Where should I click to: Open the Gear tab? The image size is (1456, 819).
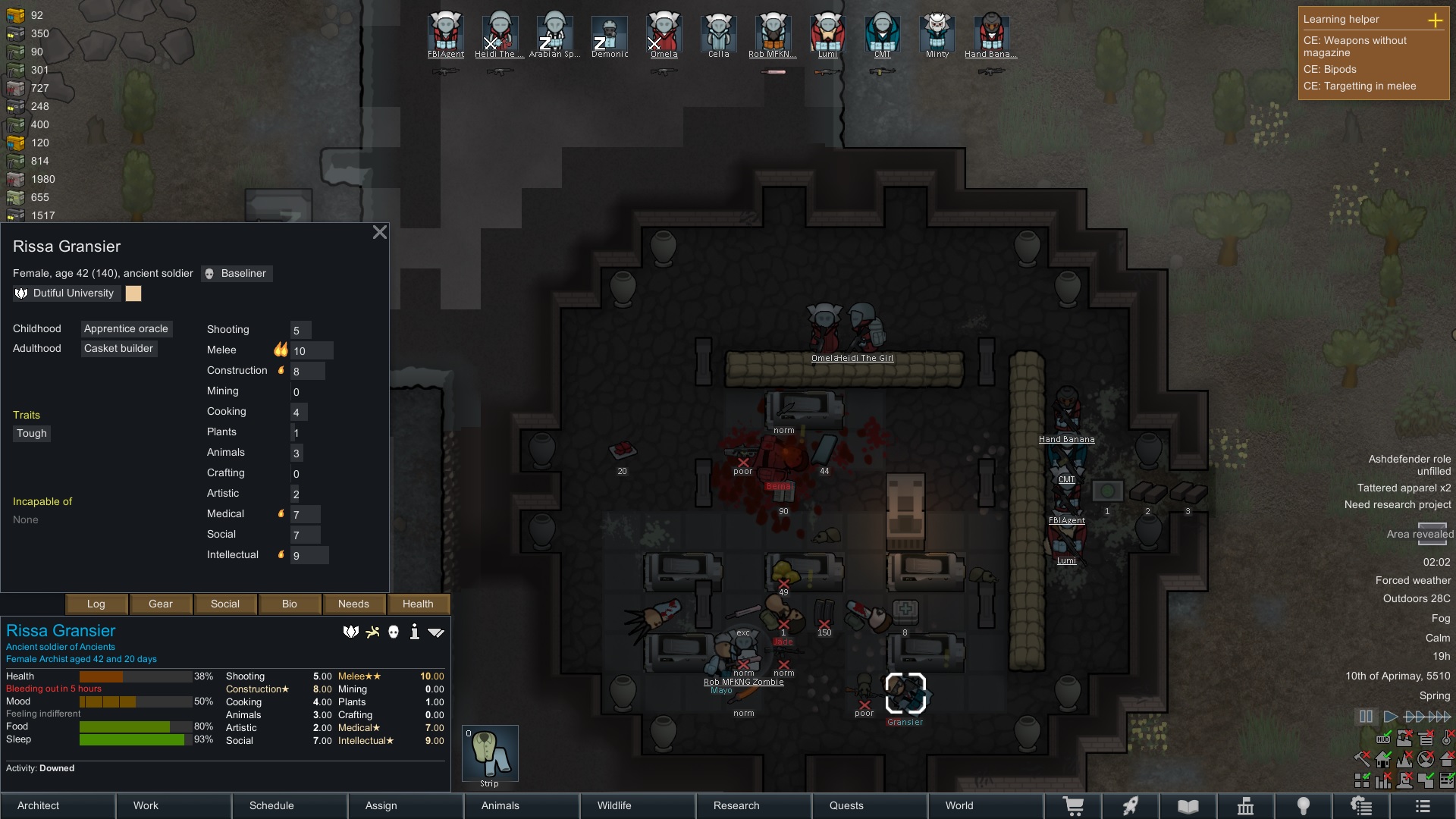tap(161, 604)
